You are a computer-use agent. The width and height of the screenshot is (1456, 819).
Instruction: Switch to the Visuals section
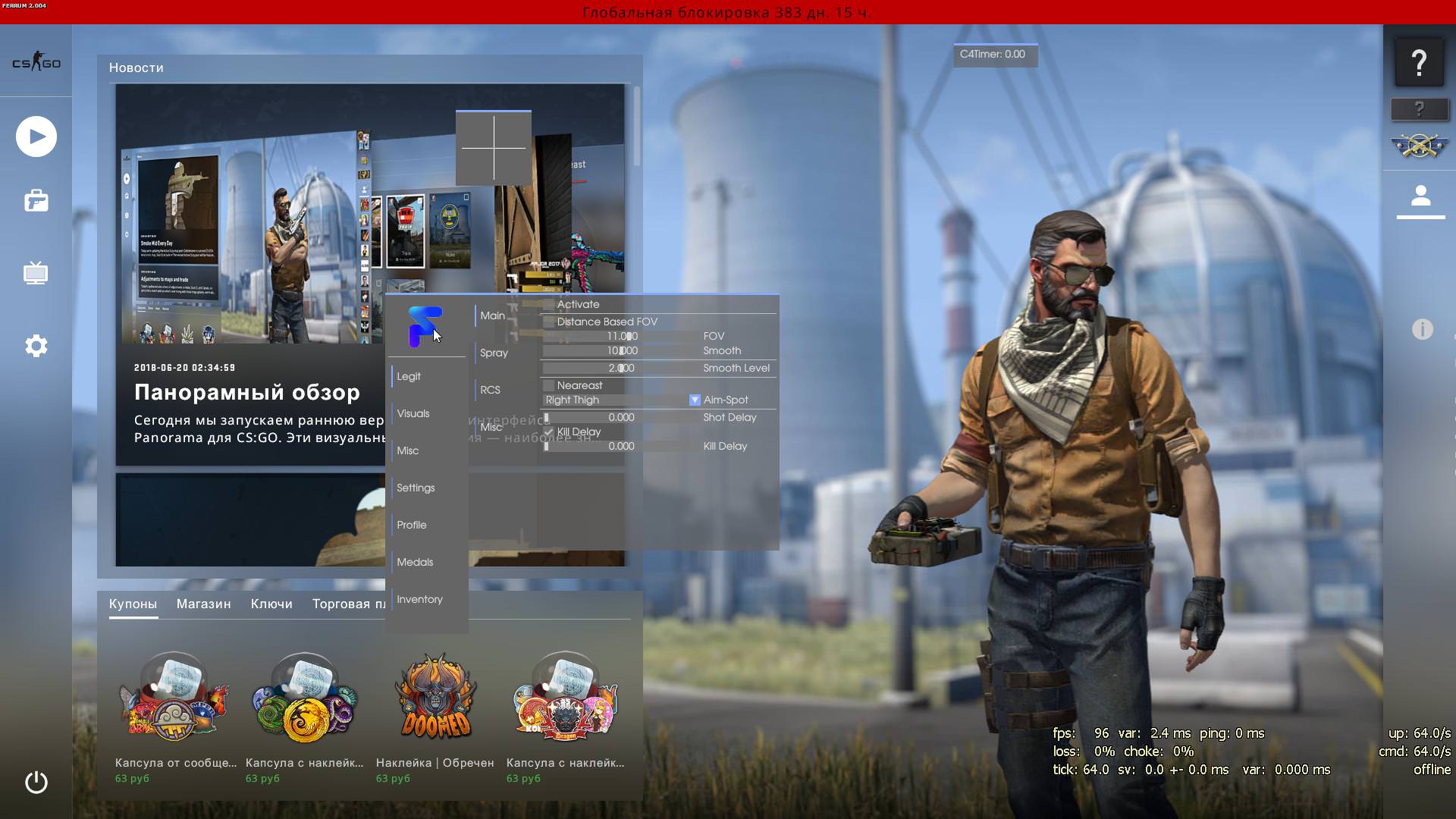tap(413, 413)
